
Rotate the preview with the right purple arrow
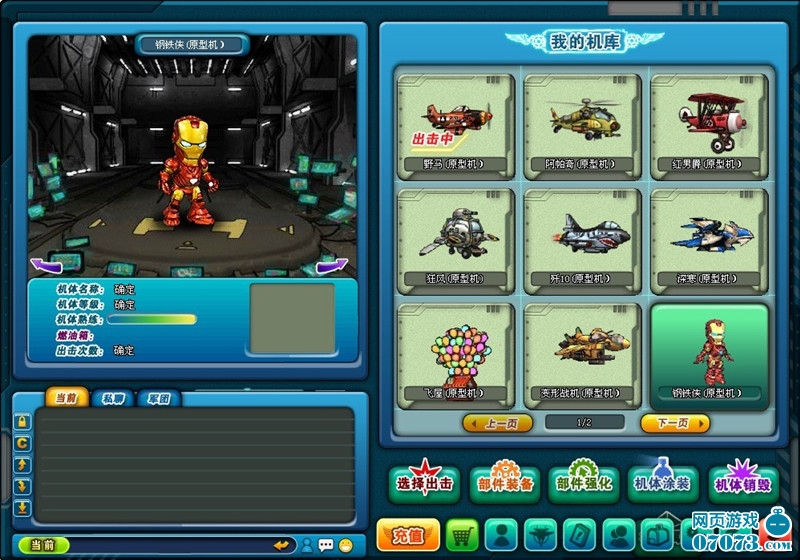[332, 265]
